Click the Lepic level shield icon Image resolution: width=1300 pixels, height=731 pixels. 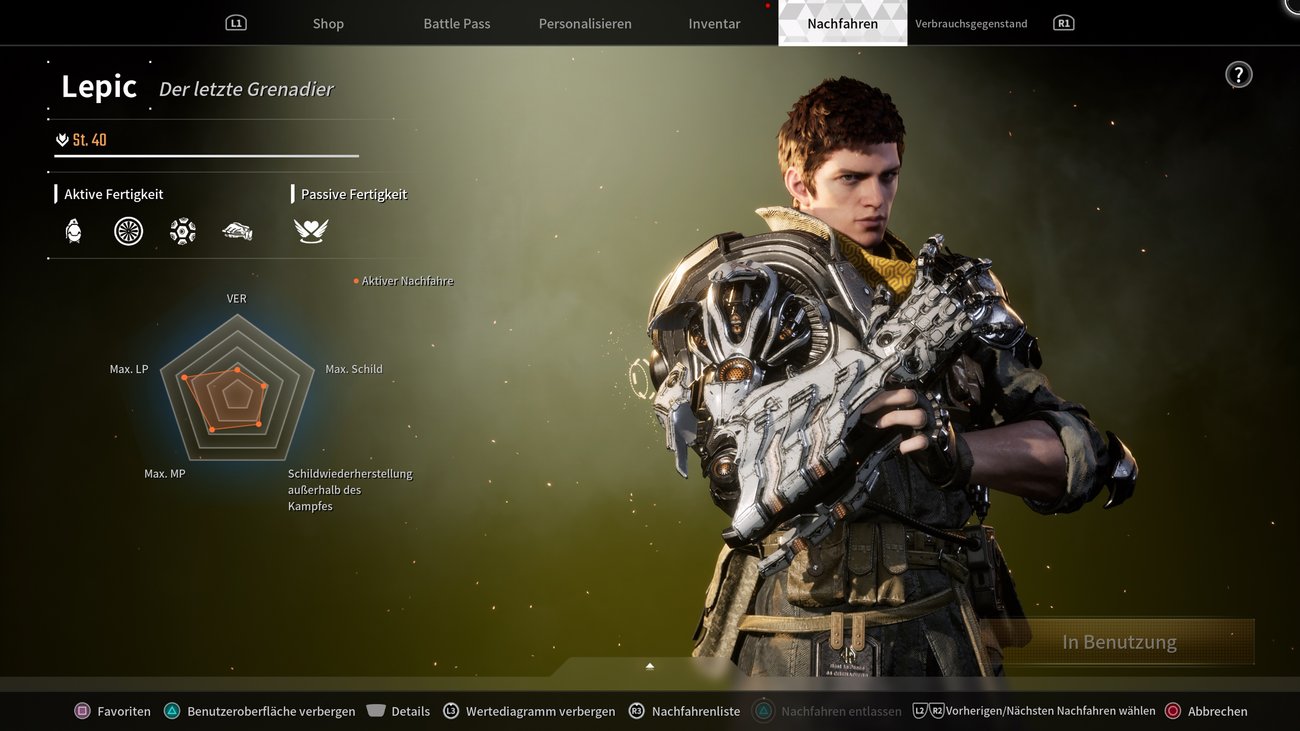tap(62, 139)
